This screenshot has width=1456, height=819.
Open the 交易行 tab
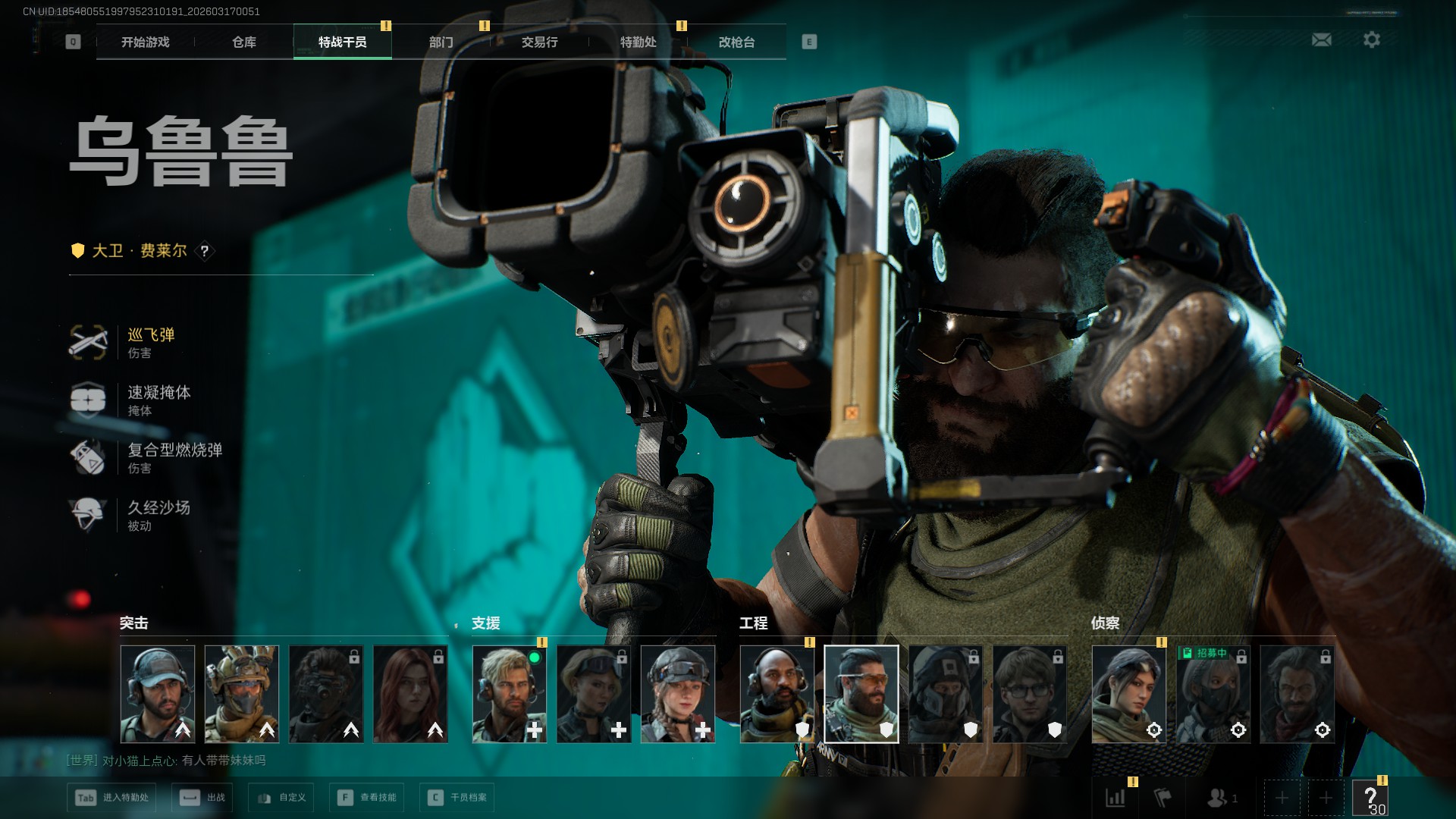click(x=539, y=42)
